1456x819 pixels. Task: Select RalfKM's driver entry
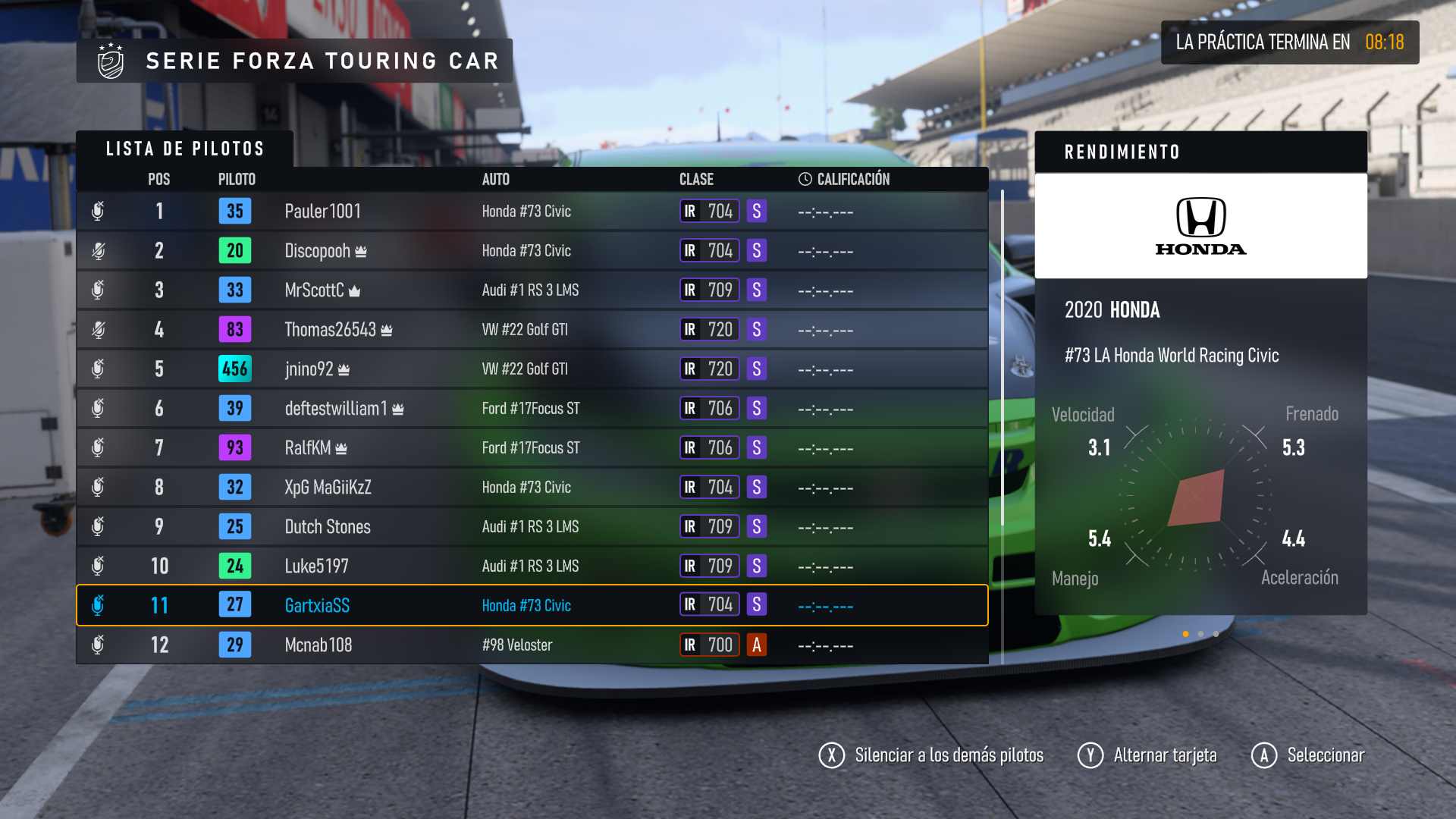point(531,447)
